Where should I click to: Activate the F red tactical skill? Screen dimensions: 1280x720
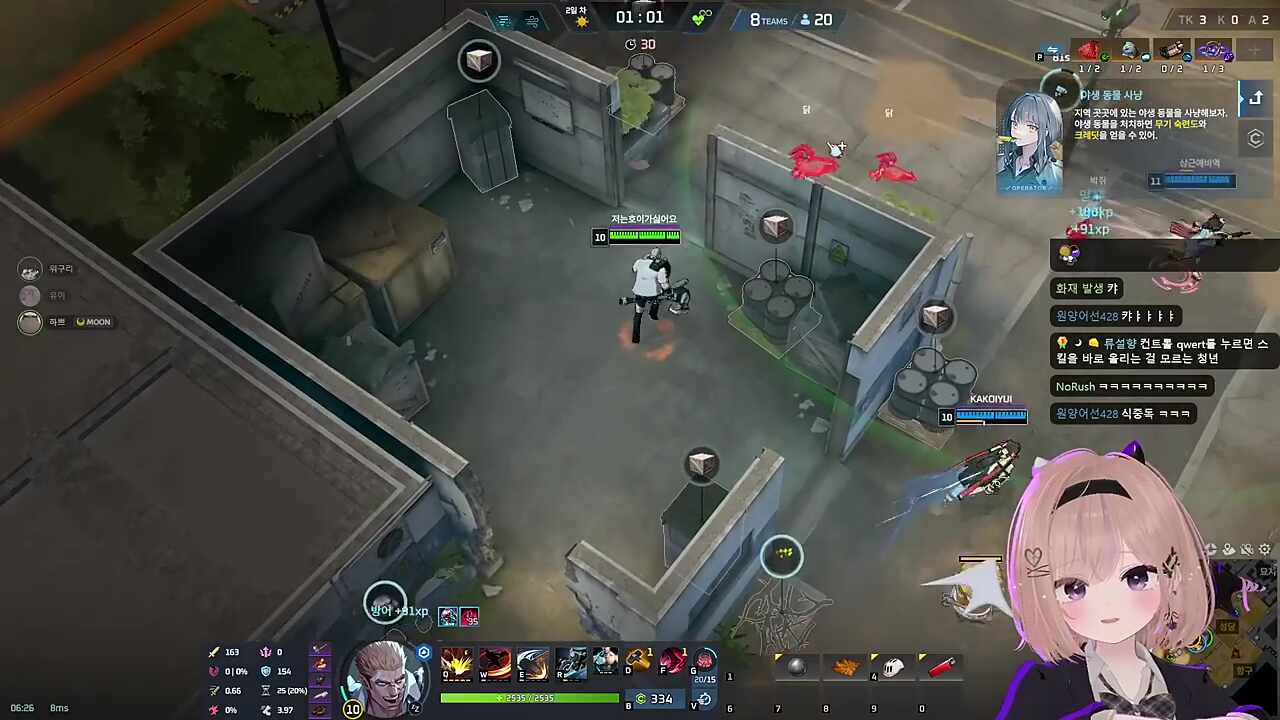point(672,661)
